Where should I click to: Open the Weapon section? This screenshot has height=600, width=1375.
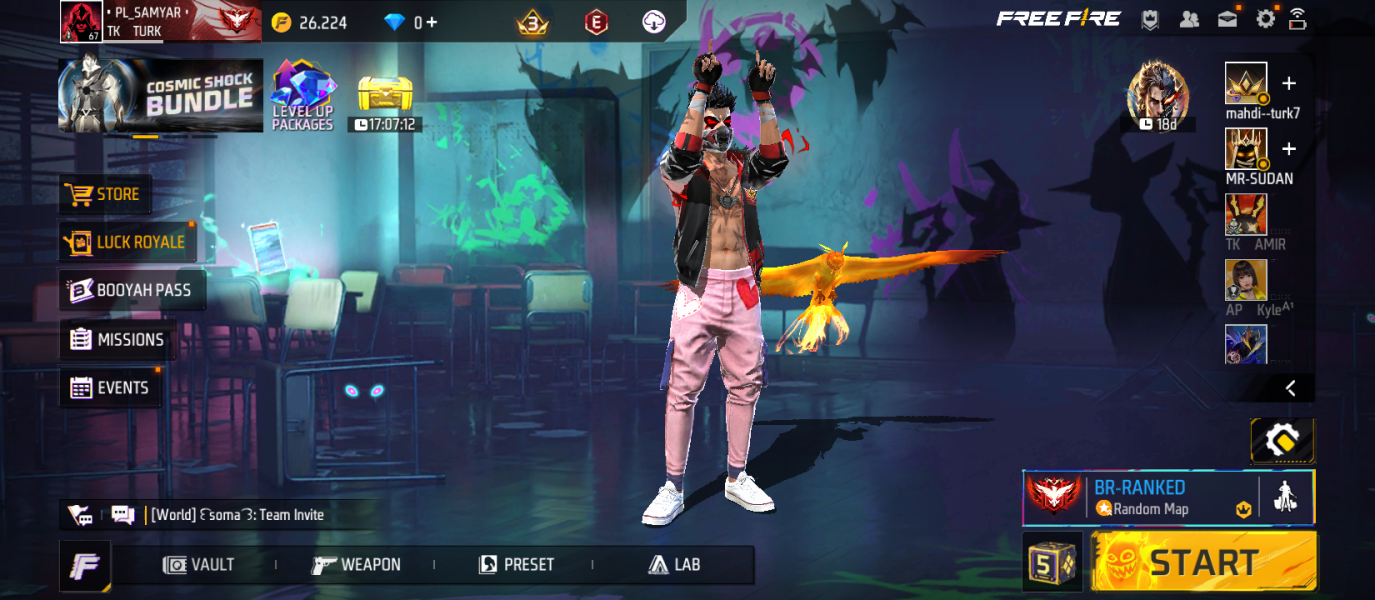point(356,565)
